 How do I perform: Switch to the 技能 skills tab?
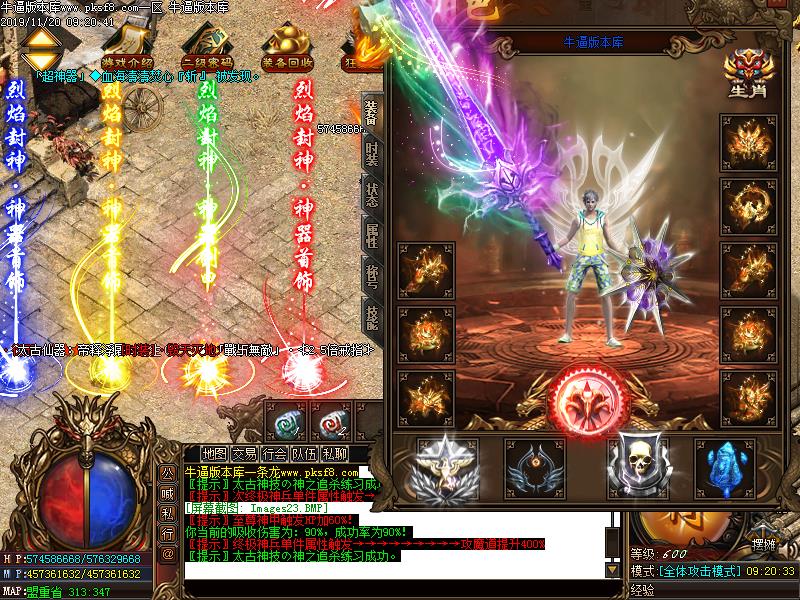[371, 317]
